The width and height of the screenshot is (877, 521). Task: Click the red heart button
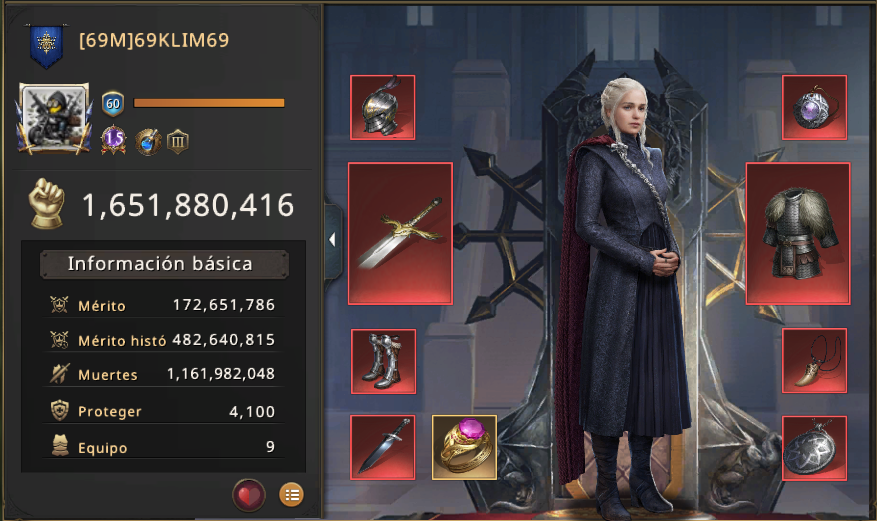pos(249,494)
